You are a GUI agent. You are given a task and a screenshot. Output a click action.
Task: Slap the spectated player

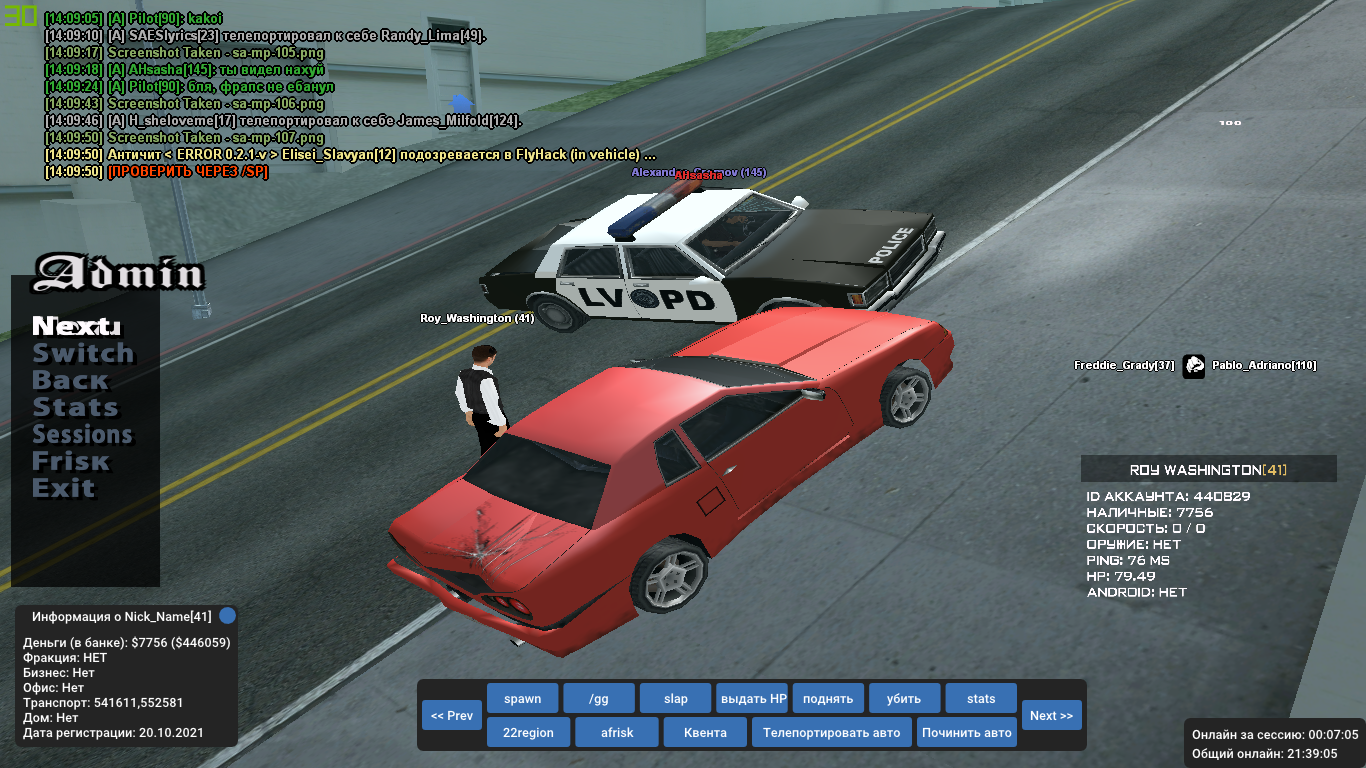click(x=675, y=698)
